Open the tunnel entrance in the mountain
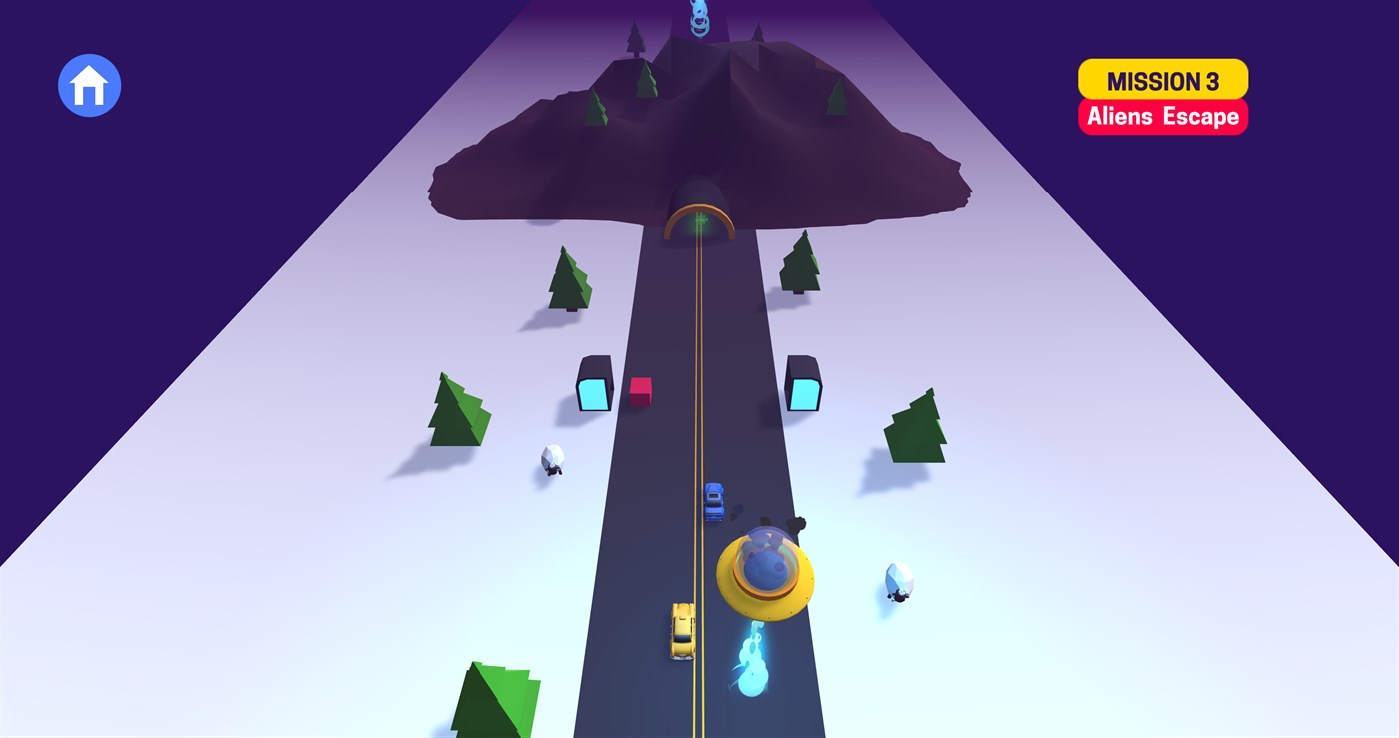1399x738 pixels. coord(700,220)
